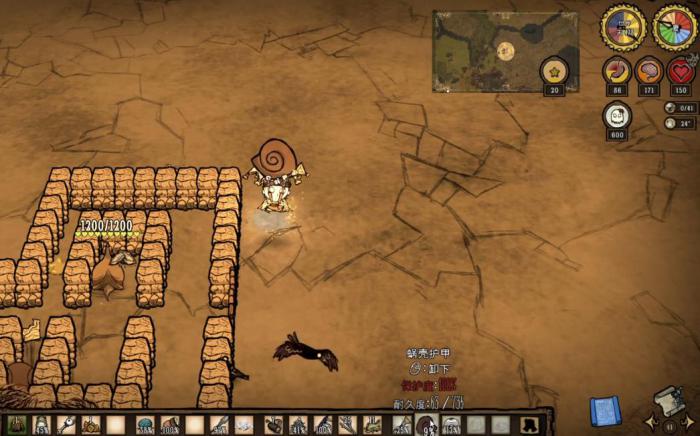Click the season clock dial
This screenshot has height=436, width=700.
click(674, 27)
